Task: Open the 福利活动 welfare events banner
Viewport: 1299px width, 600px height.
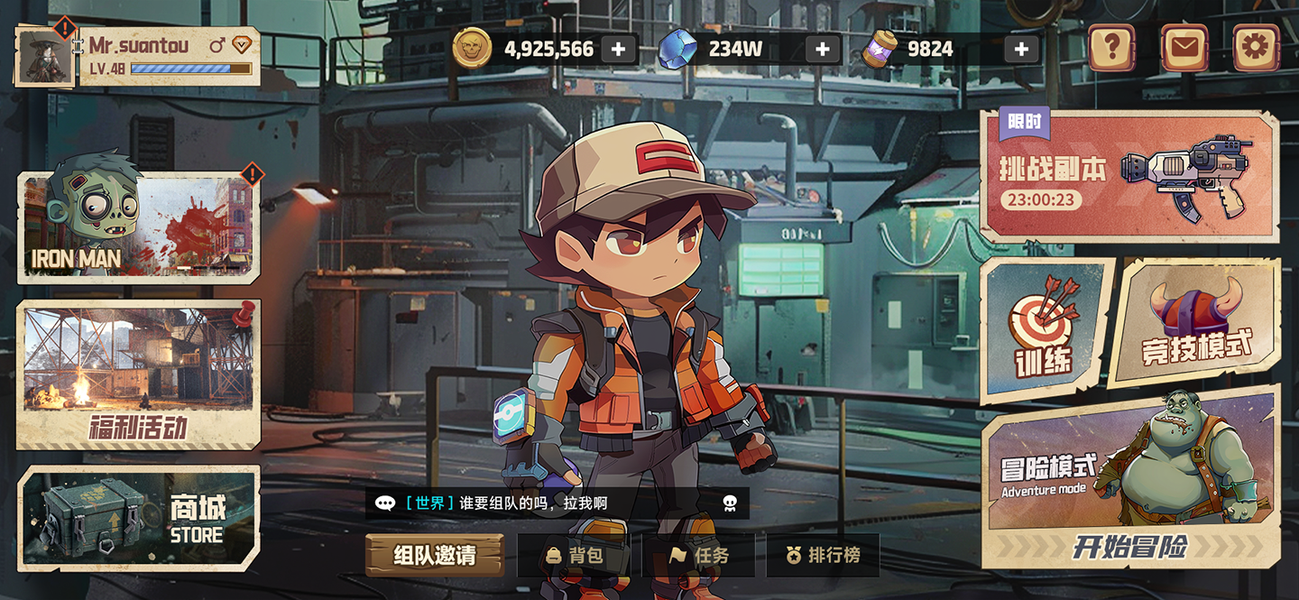Action: [138, 374]
